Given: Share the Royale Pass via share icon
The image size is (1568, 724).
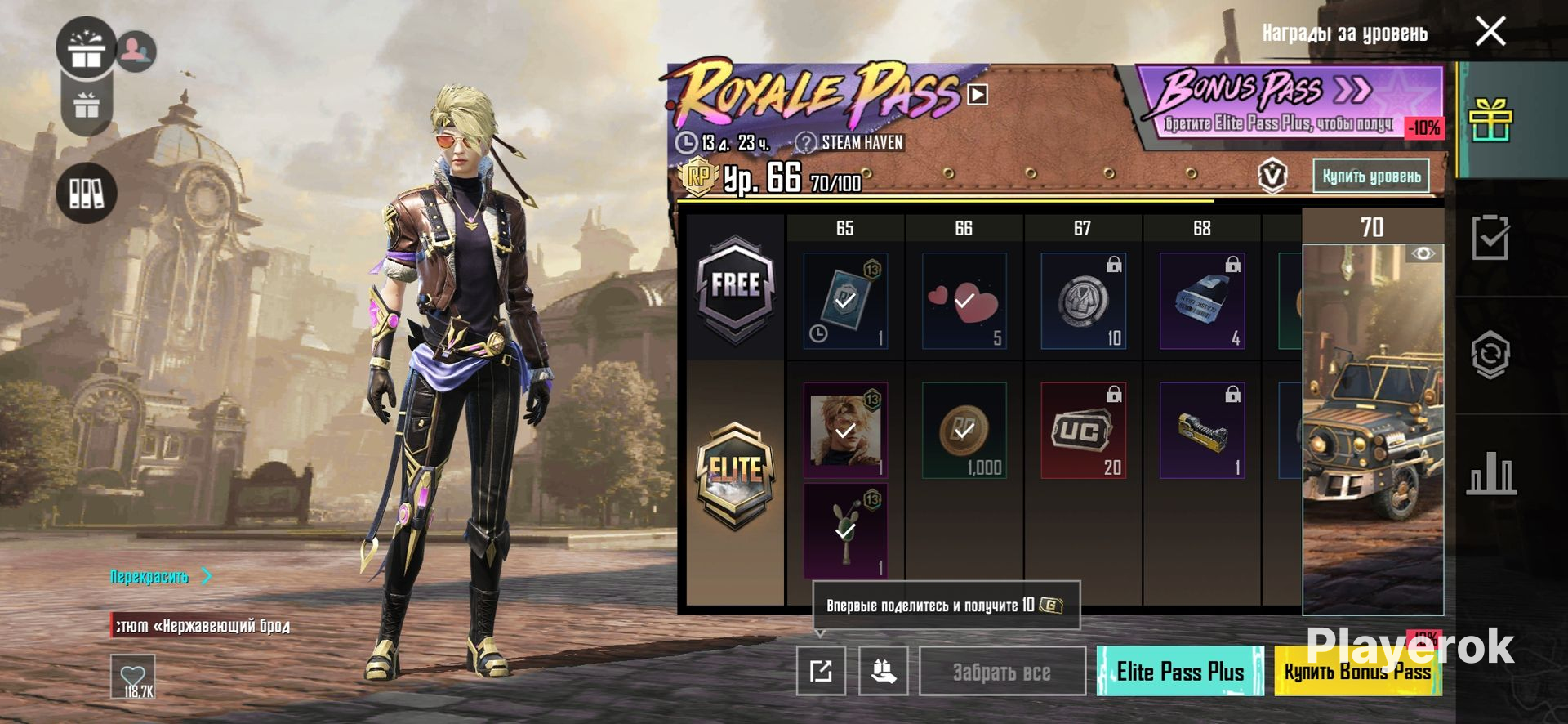Looking at the screenshot, I should click(821, 672).
